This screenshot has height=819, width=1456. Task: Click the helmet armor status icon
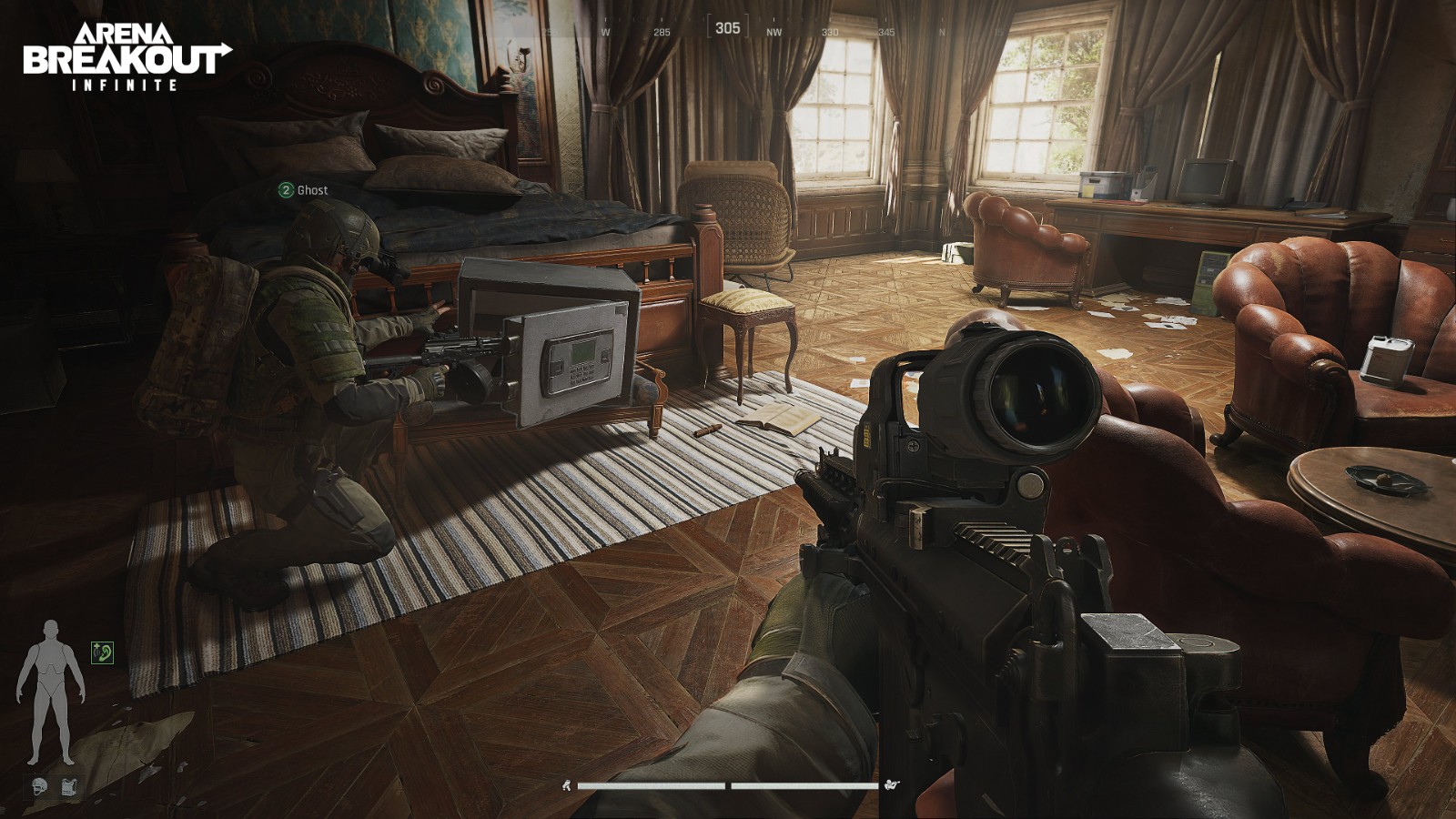[x=39, y=786]
